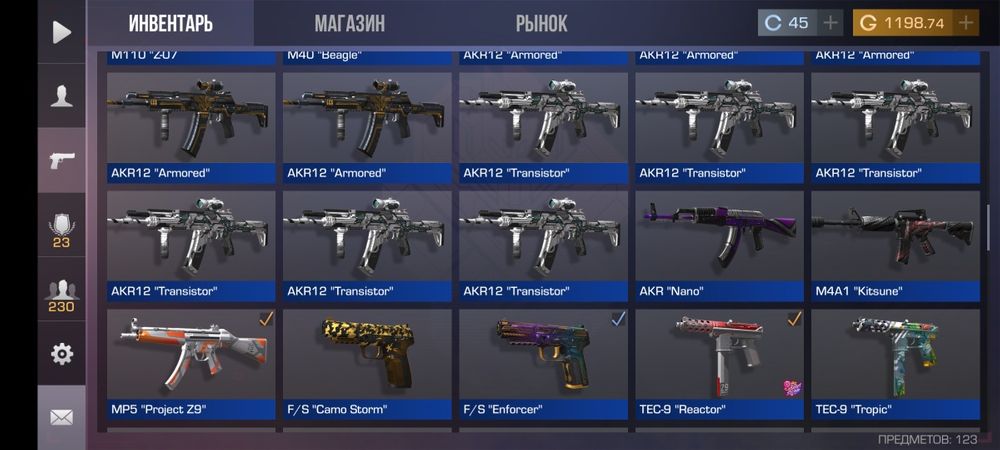
Task: Switch to the Магазин tab
Action: 349,23
